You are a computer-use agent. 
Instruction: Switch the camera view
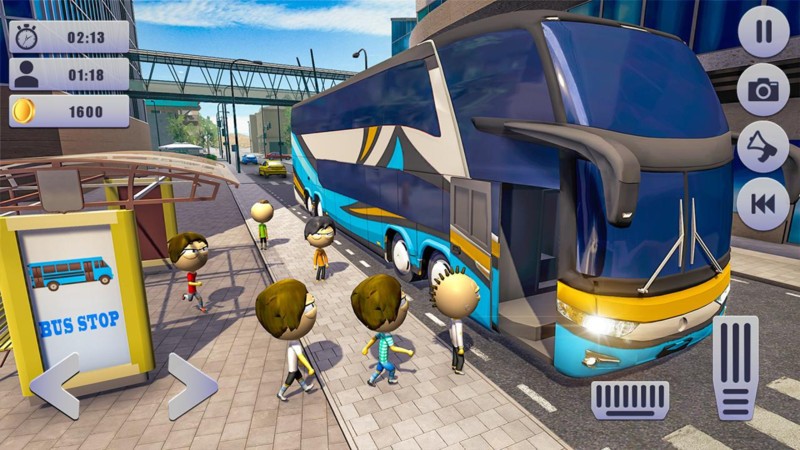763,89
